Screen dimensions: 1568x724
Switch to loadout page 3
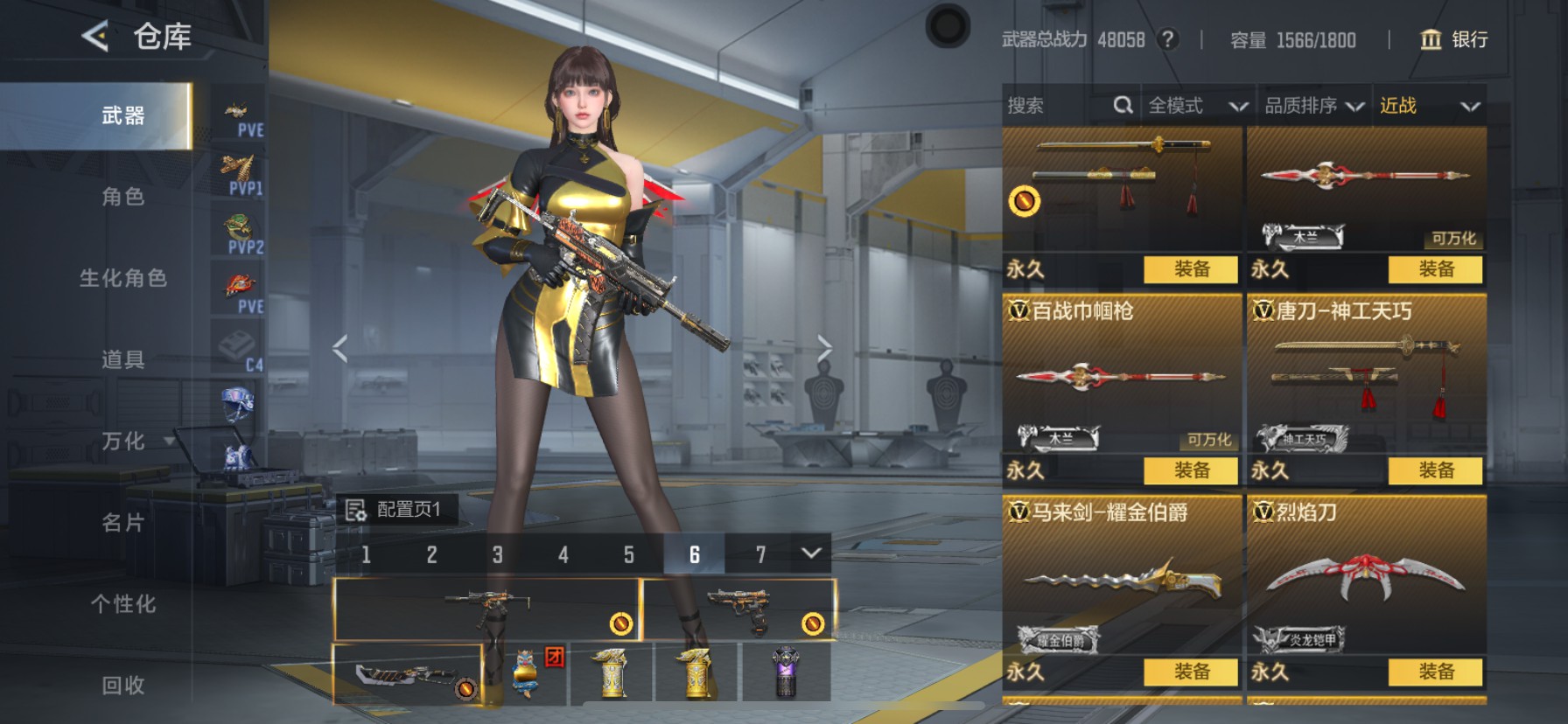pyautogui.click(x=497, y=554)
